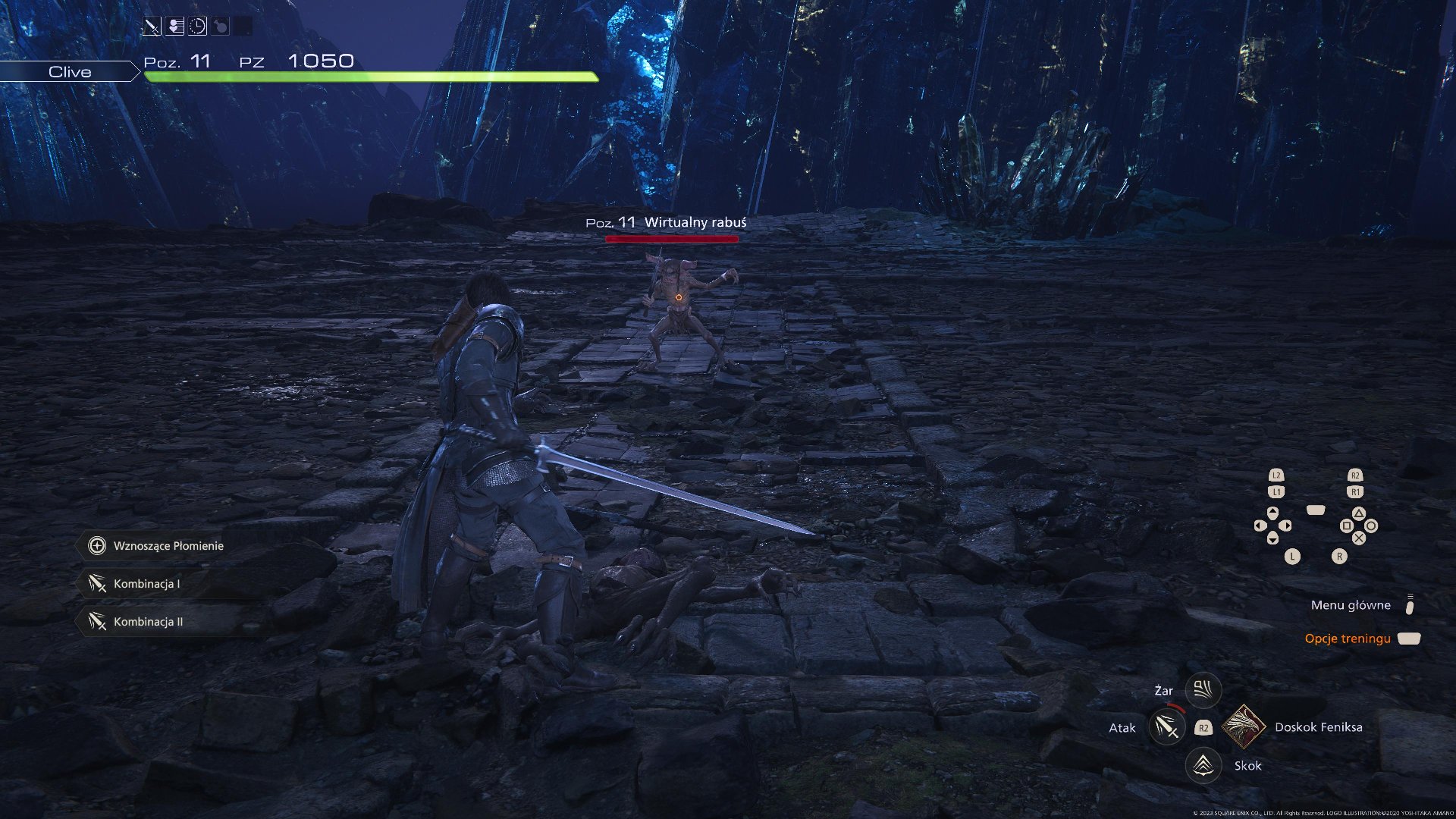Click the Skok jump icon
1456x819 pixels.
click(1203, 765)
